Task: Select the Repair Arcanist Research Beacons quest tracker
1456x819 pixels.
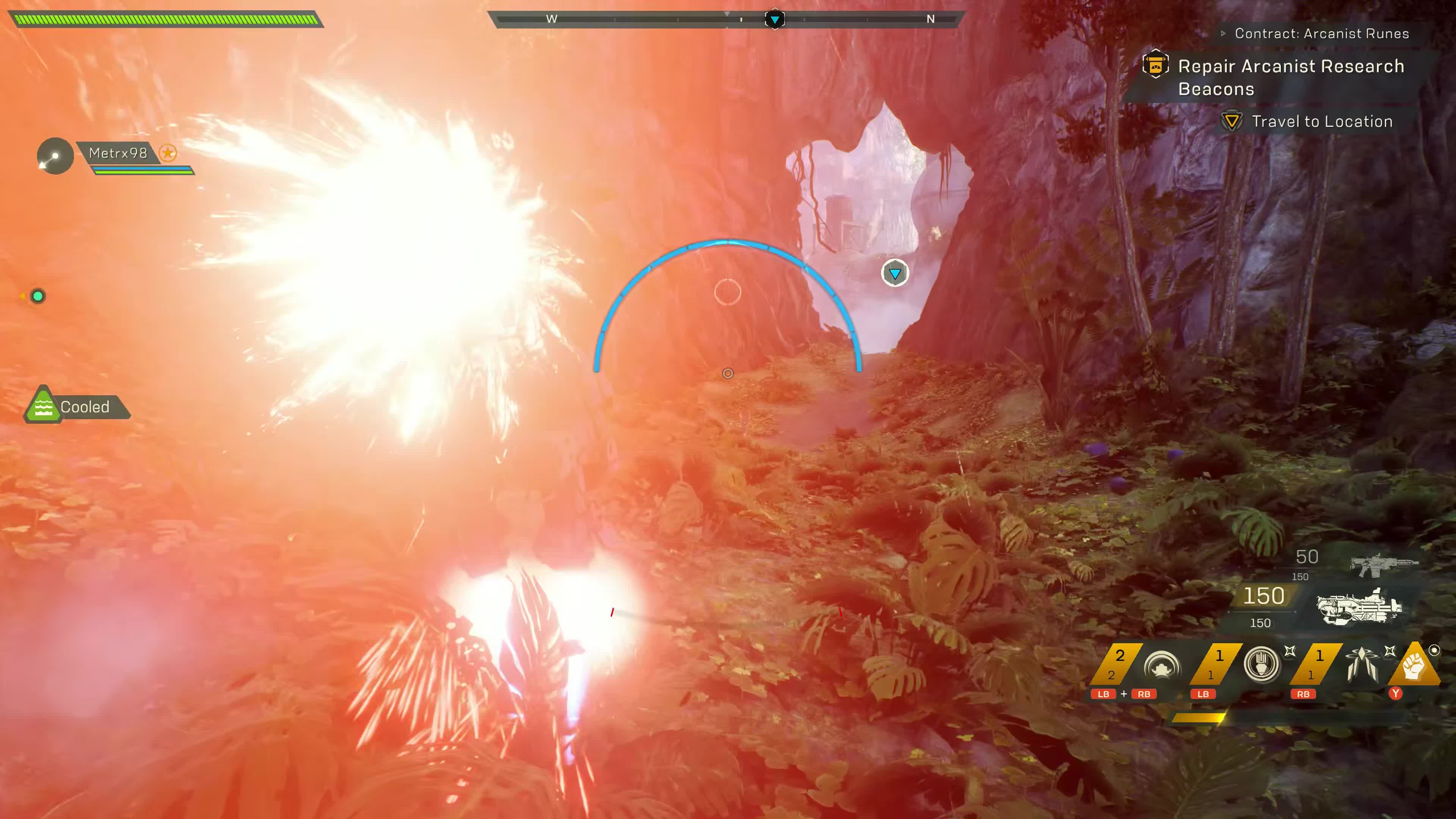Action: [x=1290, y=77]
